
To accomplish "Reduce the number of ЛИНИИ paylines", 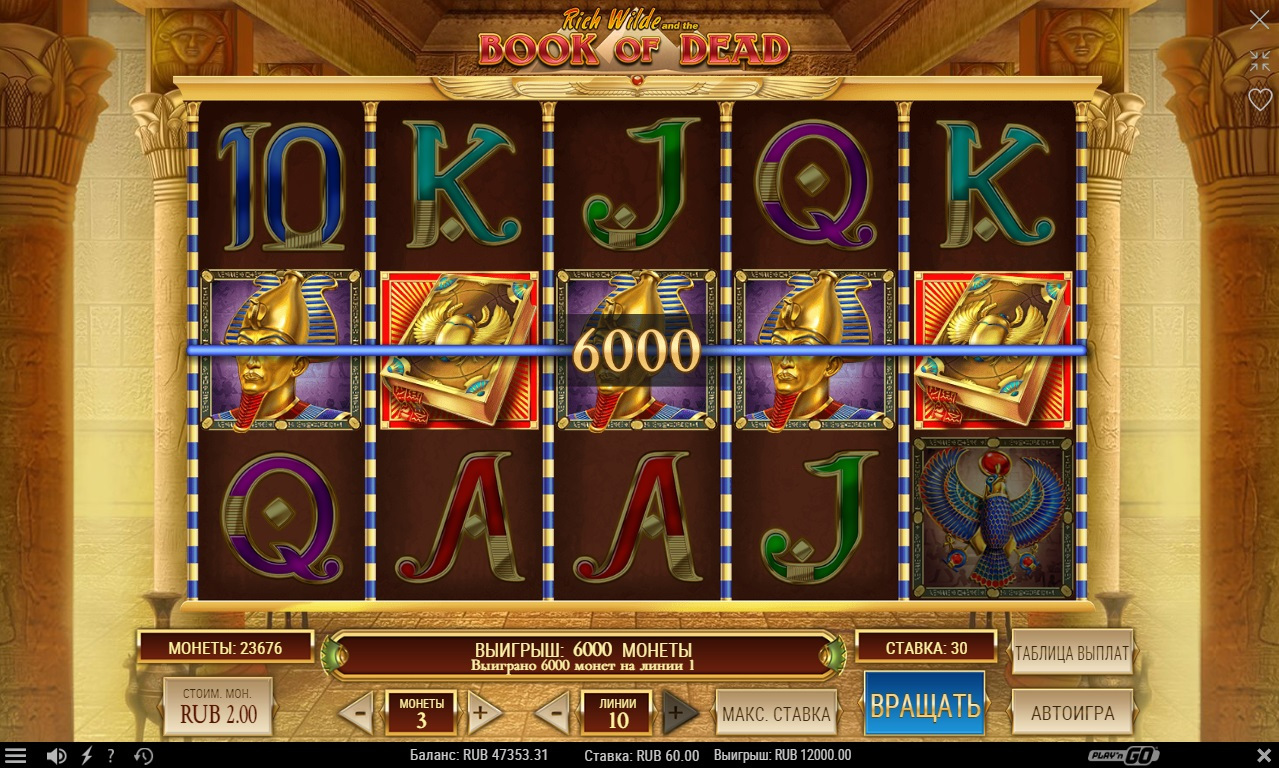I will 552,713.
